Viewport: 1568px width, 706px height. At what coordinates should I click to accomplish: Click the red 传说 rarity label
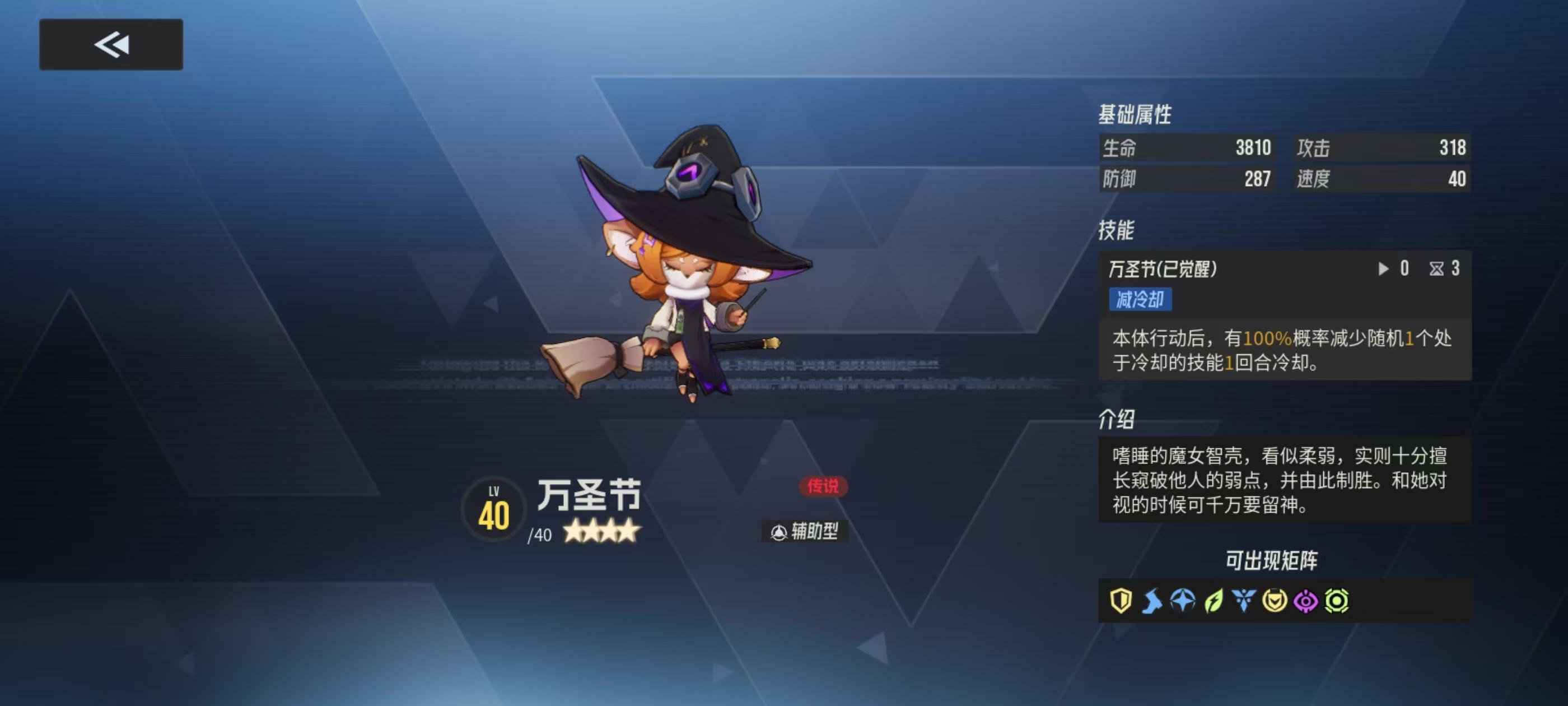click(x=825, y=487)
